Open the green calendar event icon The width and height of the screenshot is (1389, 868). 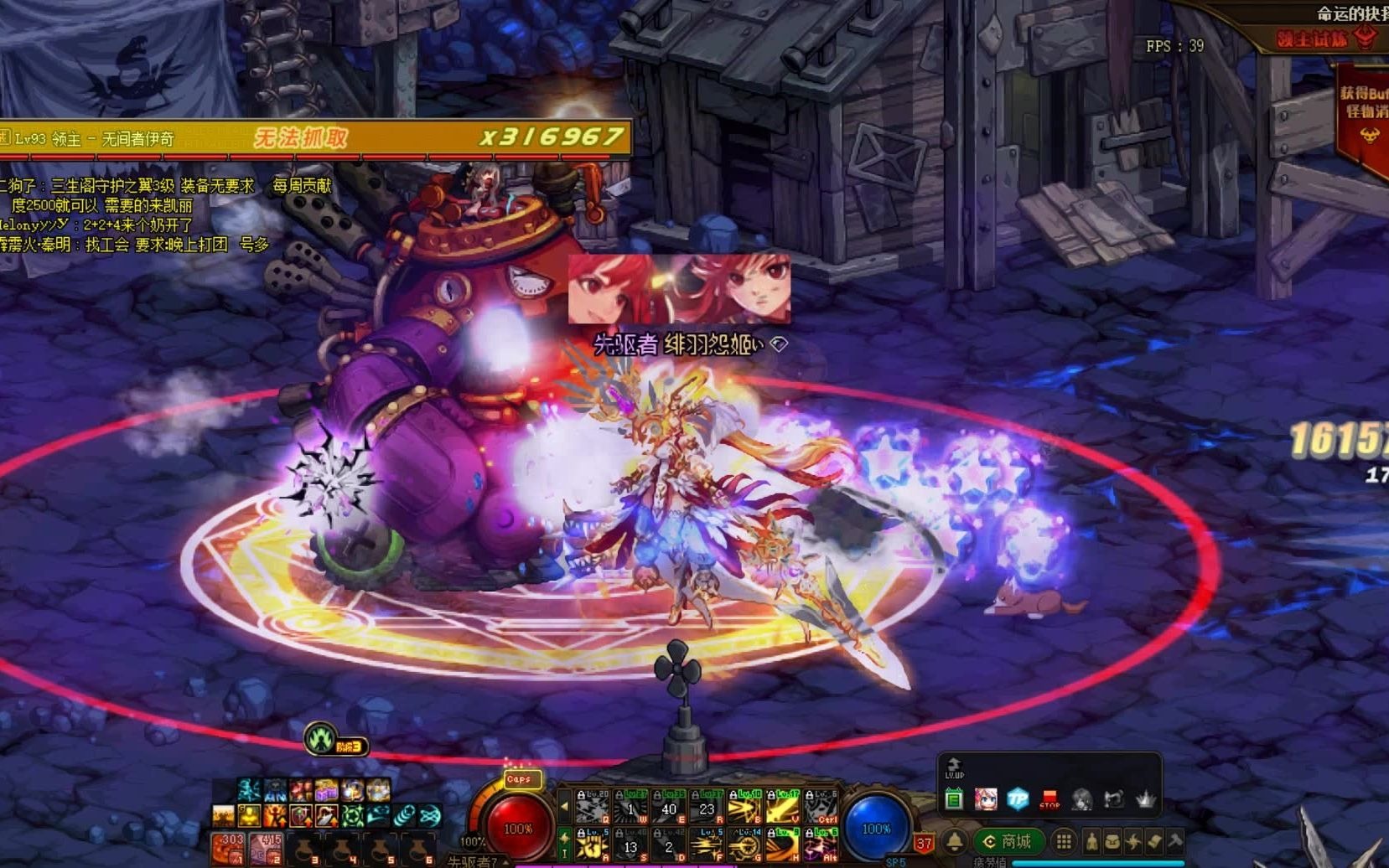coord(954,799)
